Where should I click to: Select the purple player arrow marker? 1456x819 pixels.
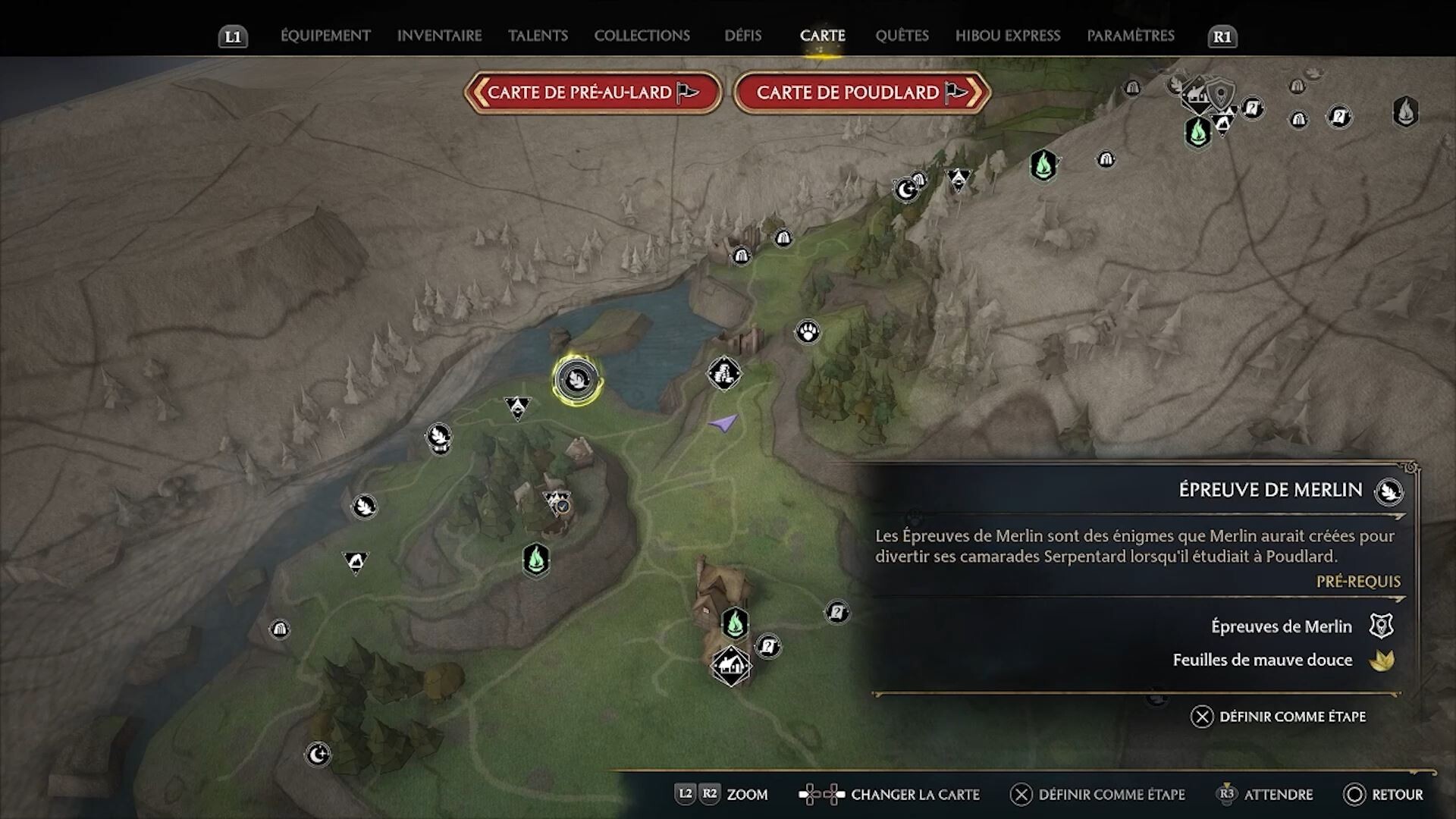(723, 423)
